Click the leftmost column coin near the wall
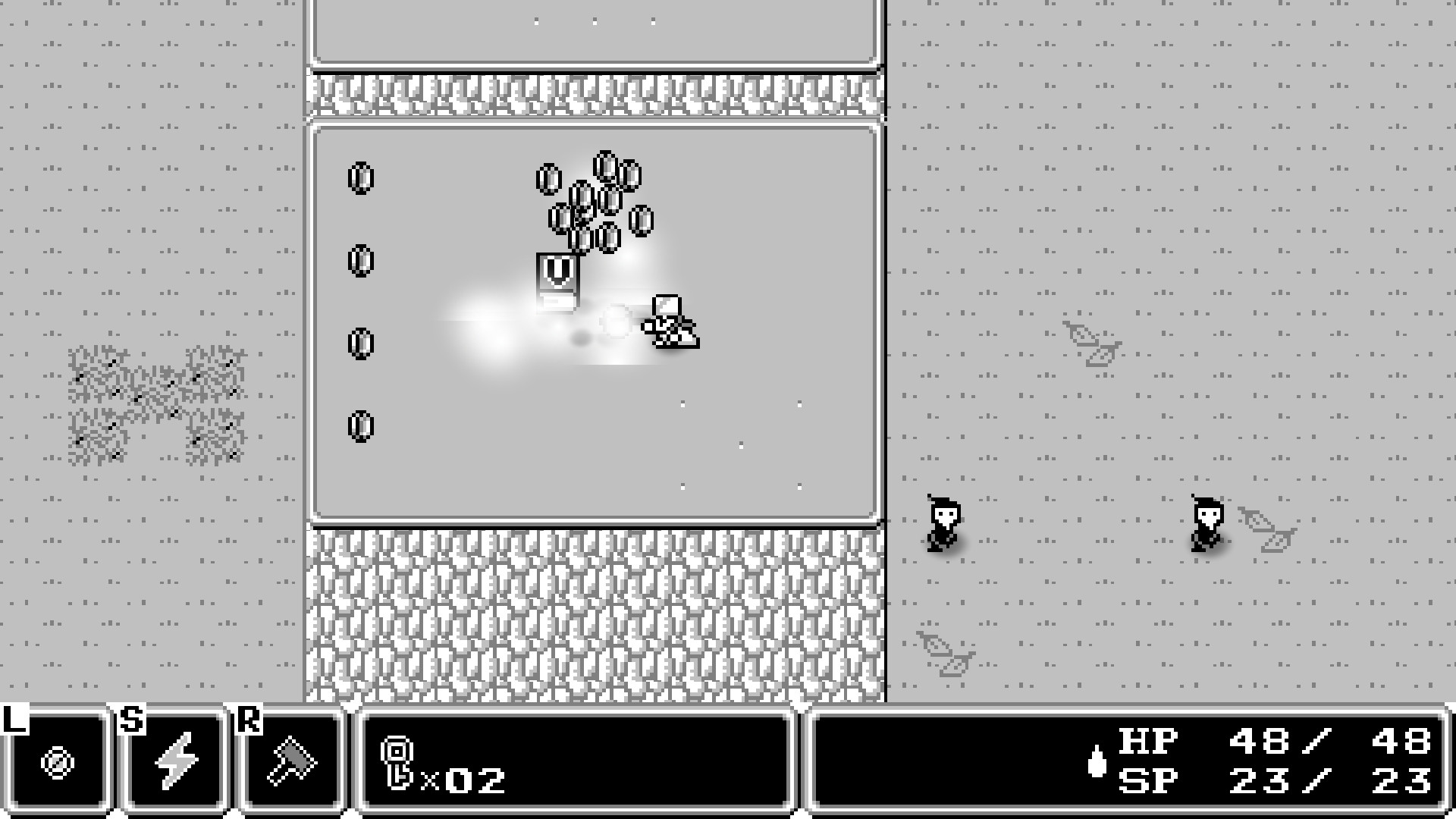The height and width of the screenshot is (819, 1456). [x=362, y=180]
